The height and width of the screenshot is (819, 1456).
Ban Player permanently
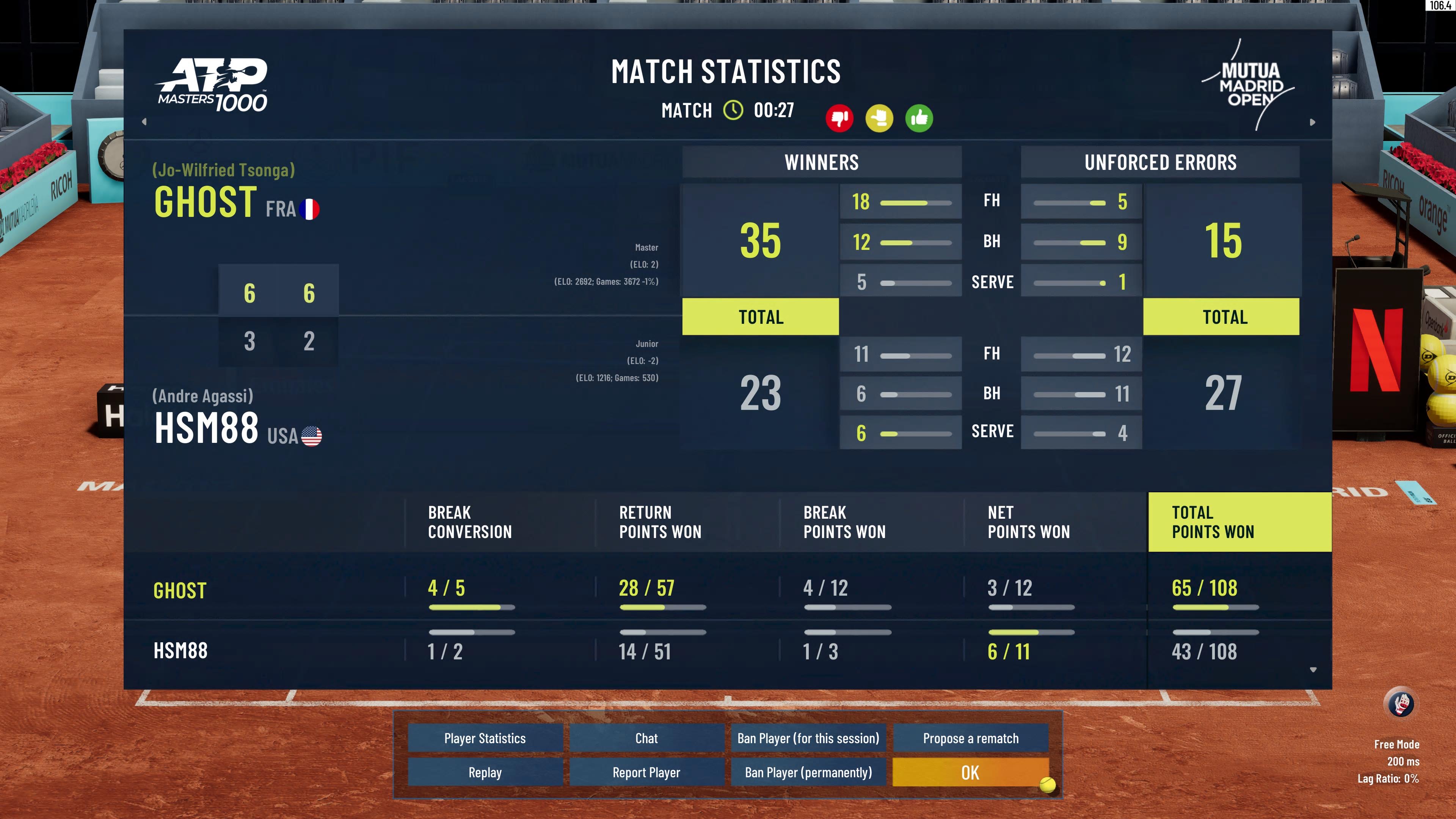808,772
